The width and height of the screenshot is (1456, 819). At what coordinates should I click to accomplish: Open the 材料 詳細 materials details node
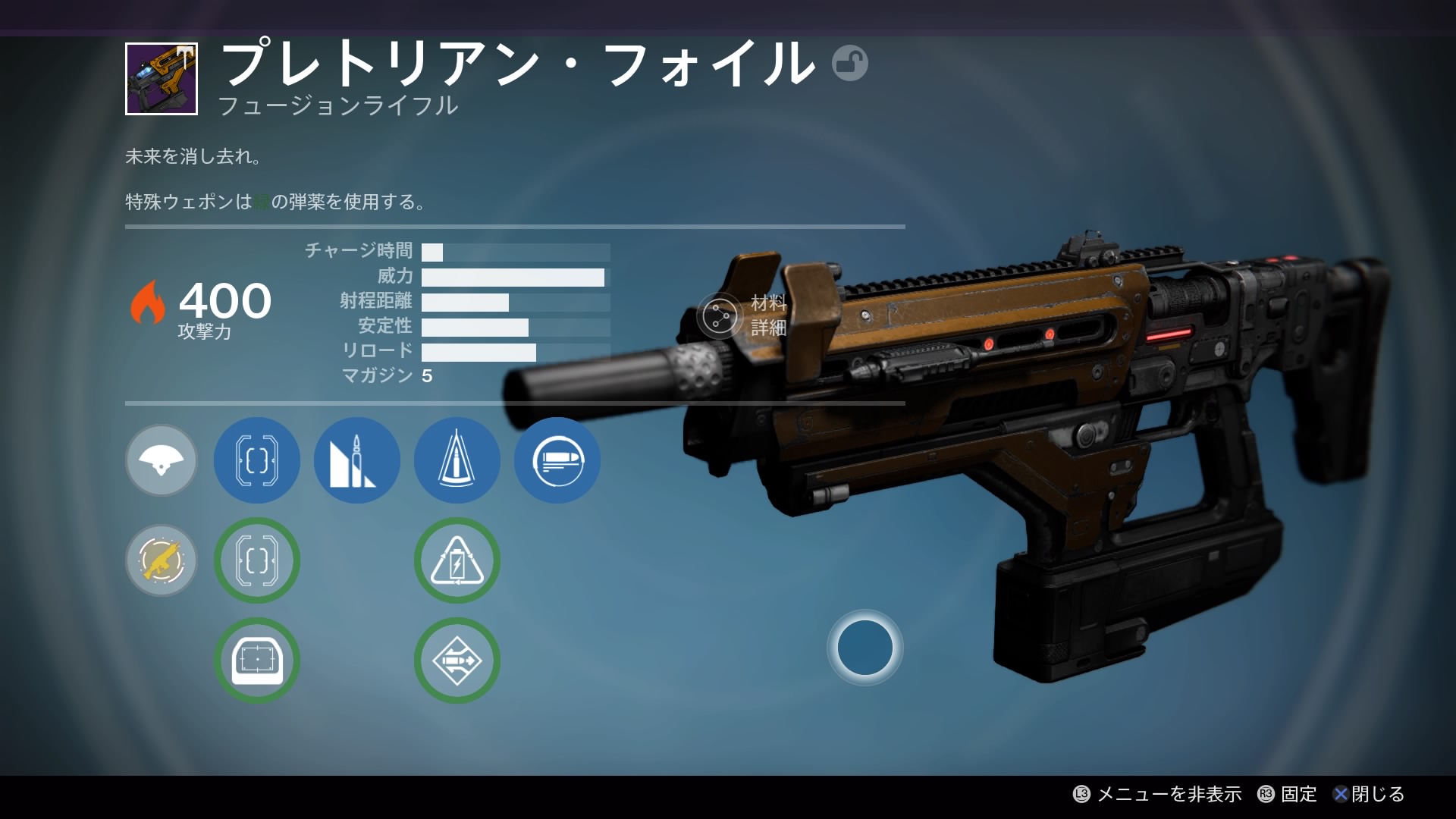[720, 315]
